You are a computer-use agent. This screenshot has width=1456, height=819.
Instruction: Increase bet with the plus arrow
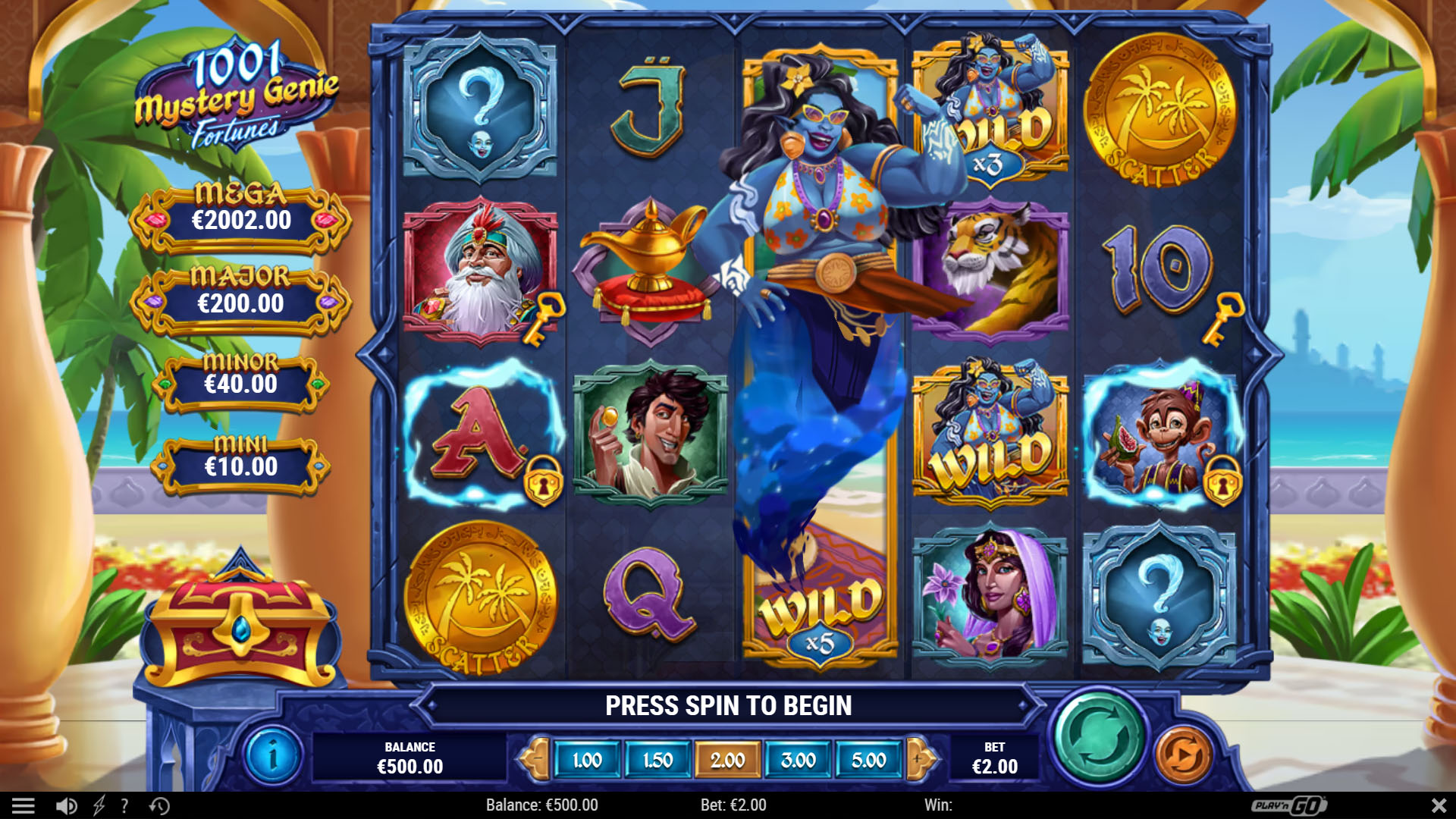click(915, 758)
